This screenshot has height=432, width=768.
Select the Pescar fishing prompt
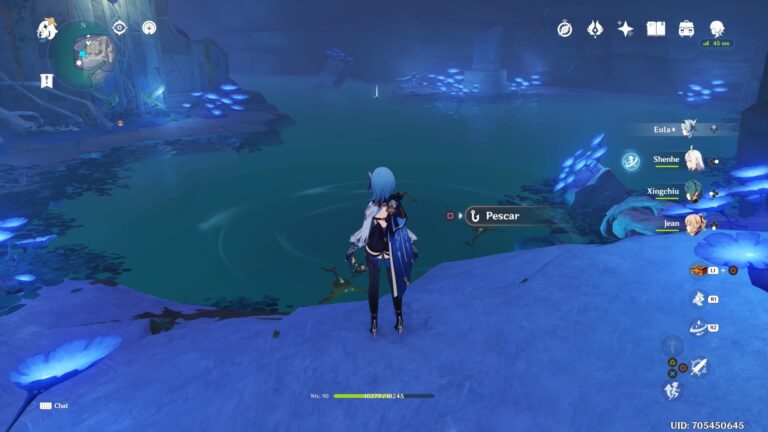point(504,215)
